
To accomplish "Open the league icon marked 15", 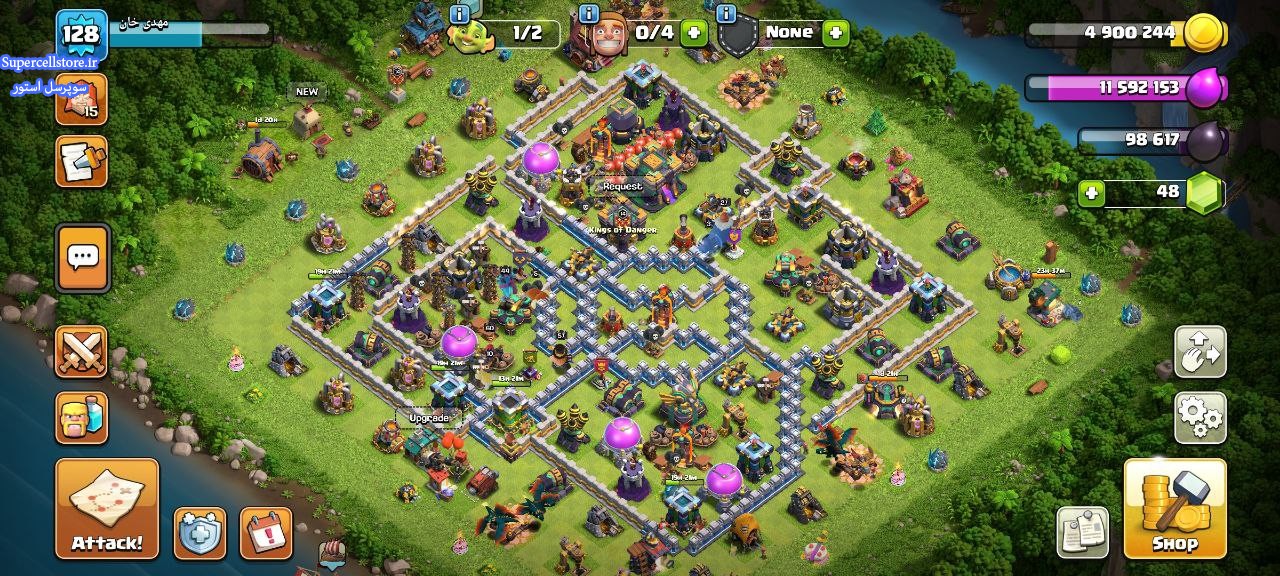I will tap(82, 100).
